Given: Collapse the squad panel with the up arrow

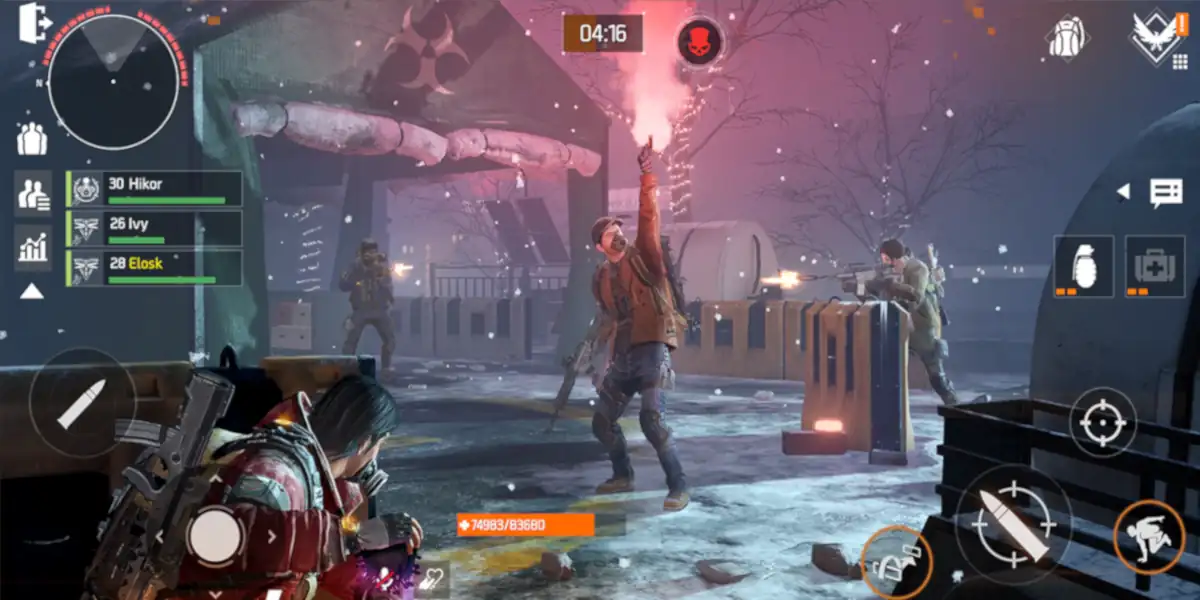Looking at the screenshot, I should click(x=32, y=291).
